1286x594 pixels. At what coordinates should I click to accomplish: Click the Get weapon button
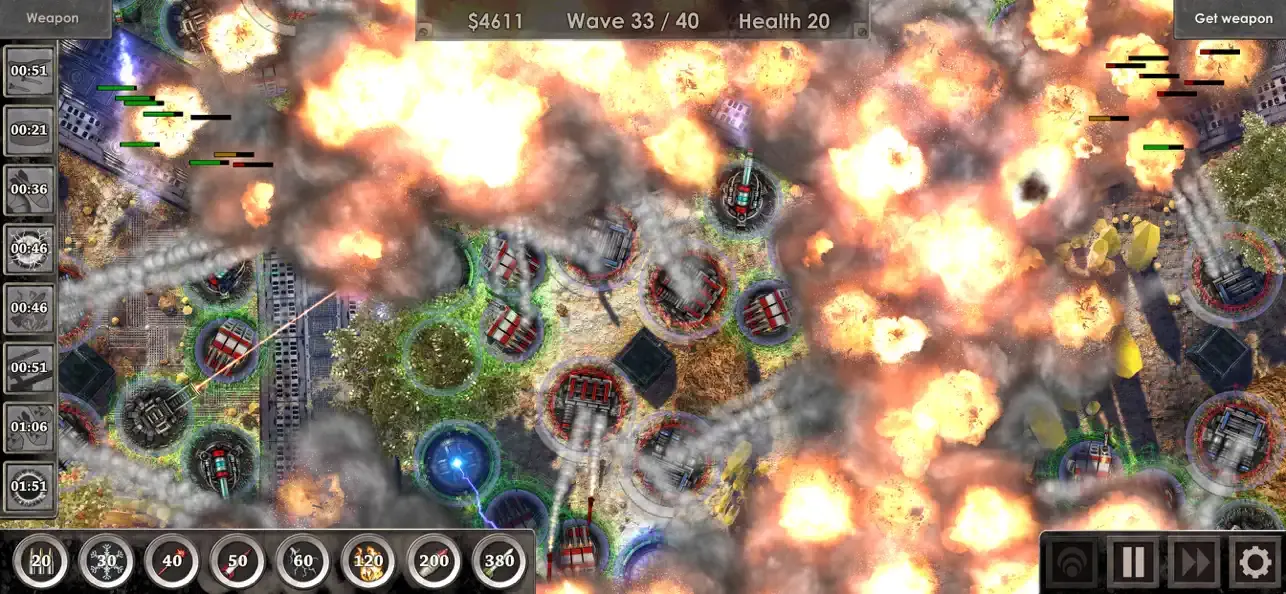(x=1233, y=18)
